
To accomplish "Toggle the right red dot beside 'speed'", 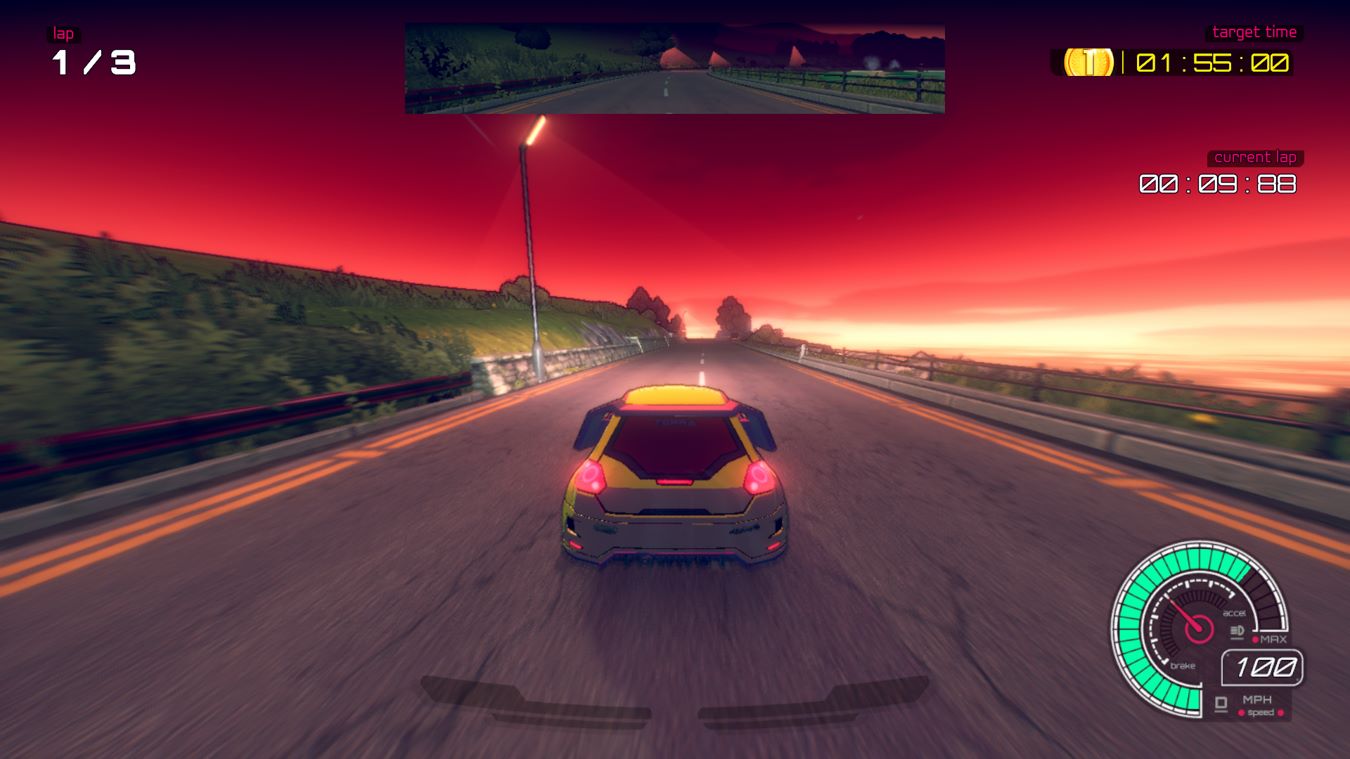I will pyautogui.click(x=1280, y=712).
